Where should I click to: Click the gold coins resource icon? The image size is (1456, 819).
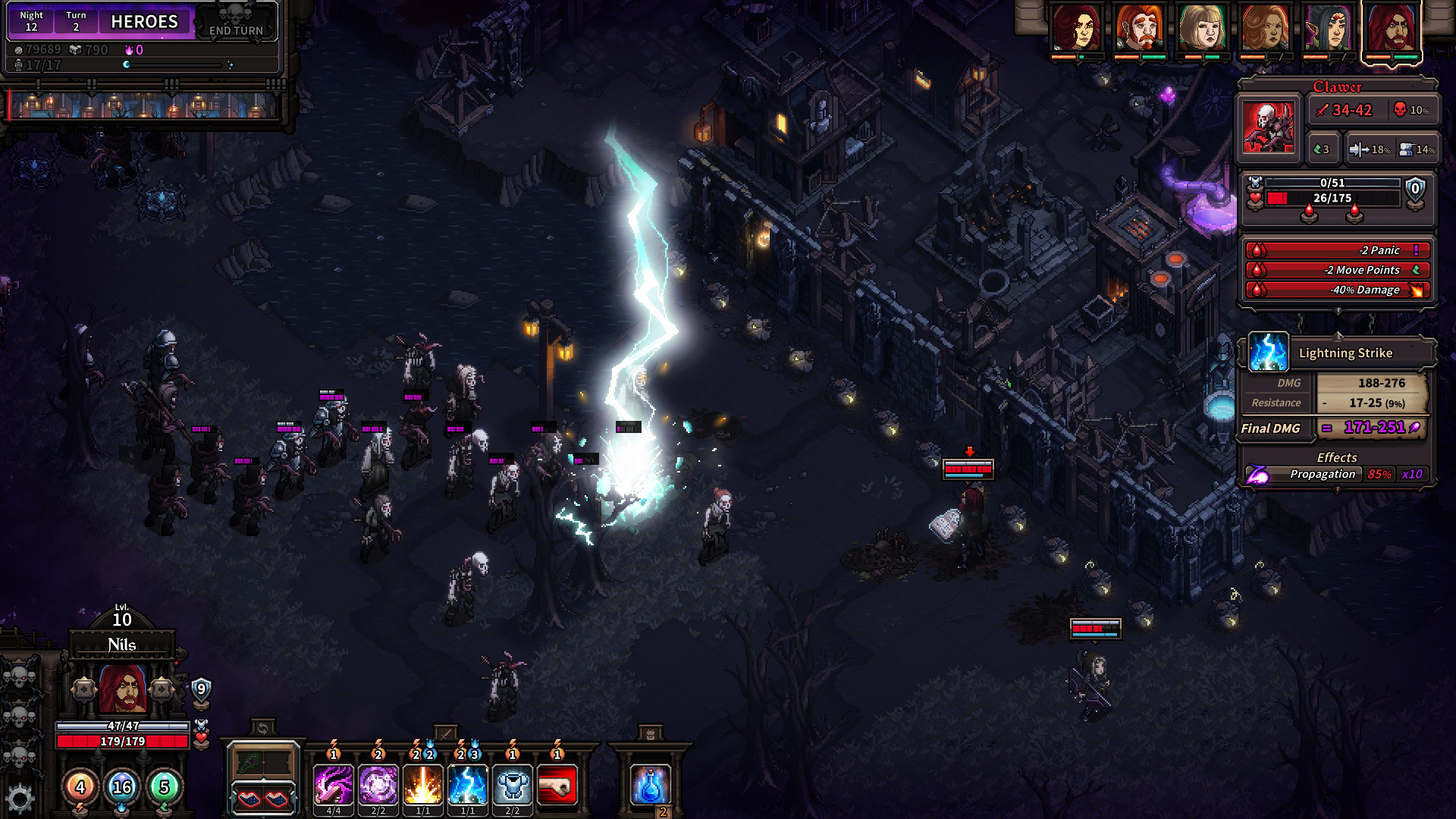click(x=19, y=52)
